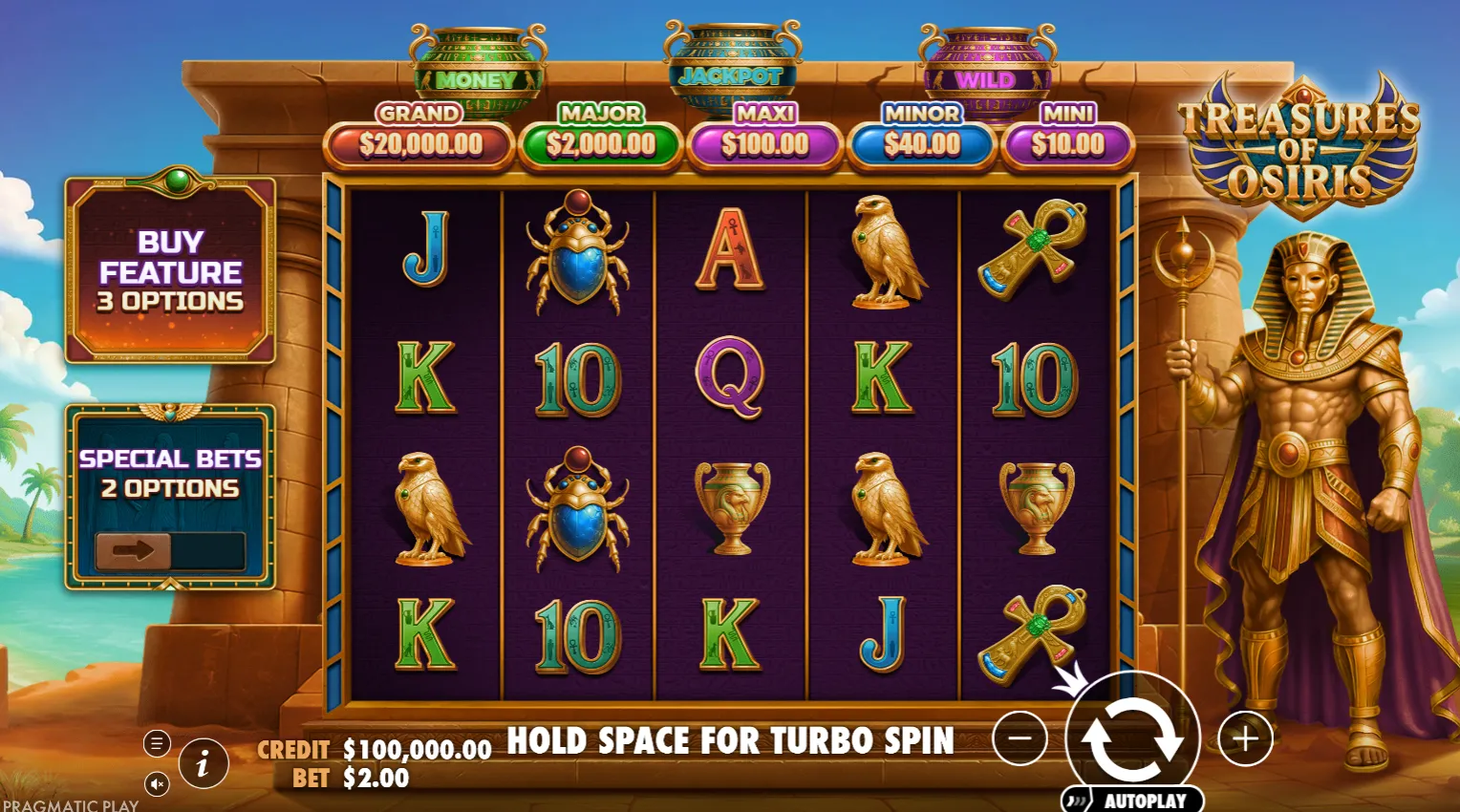The height and width of the screenshot is (812, 1460).
Task: Toggle the sound speaker icon
Action: coord(157,784)
